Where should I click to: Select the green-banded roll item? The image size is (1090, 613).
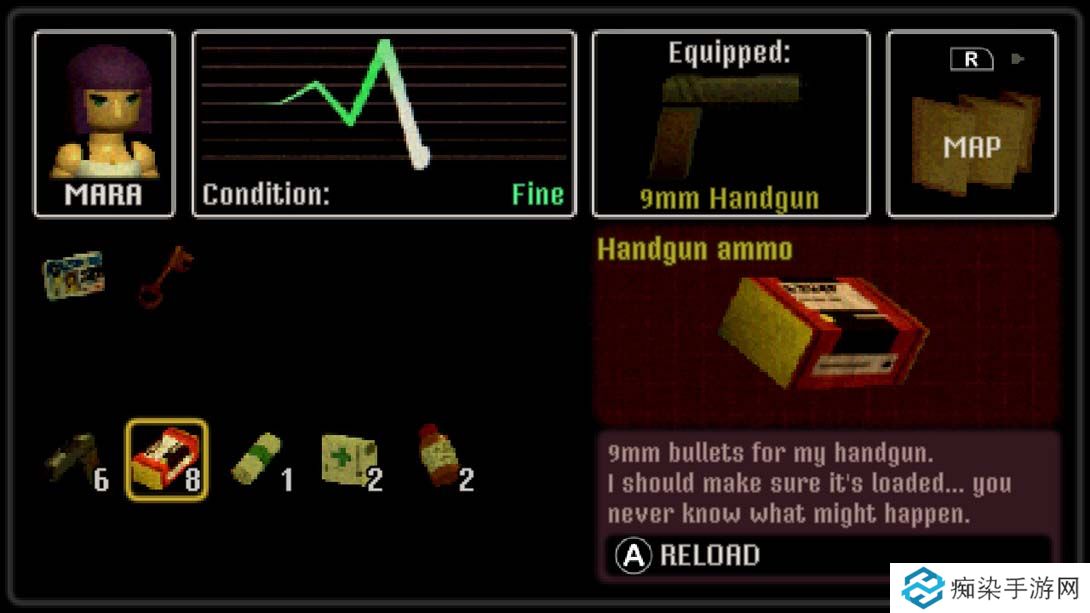[258, 461]
